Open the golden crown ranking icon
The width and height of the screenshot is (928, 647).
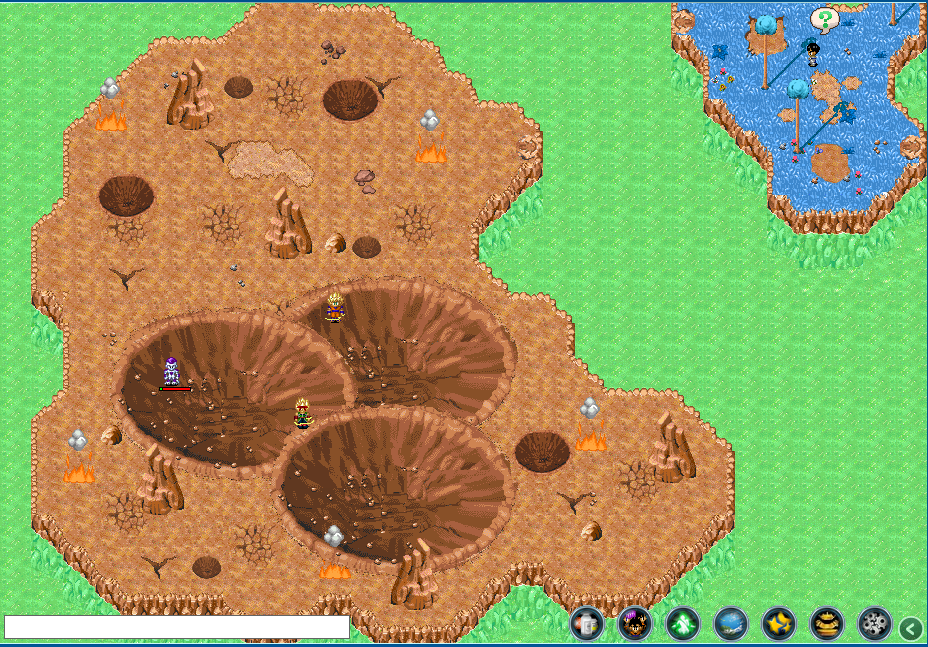(x=827, y=624)
